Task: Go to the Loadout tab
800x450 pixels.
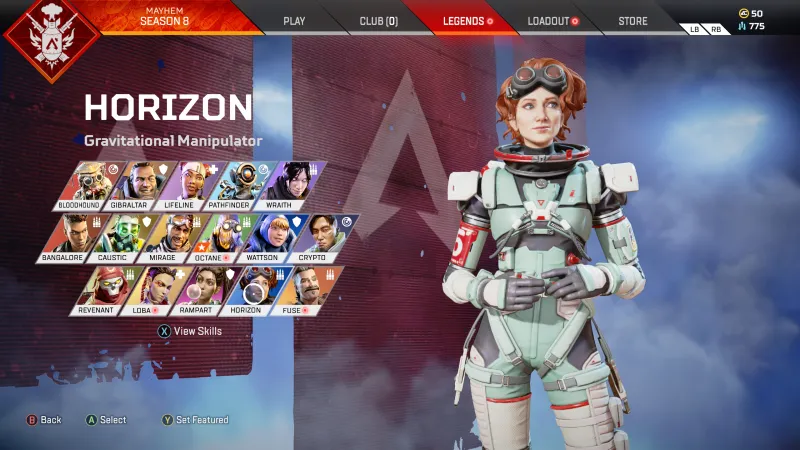Action: (551, 21)
